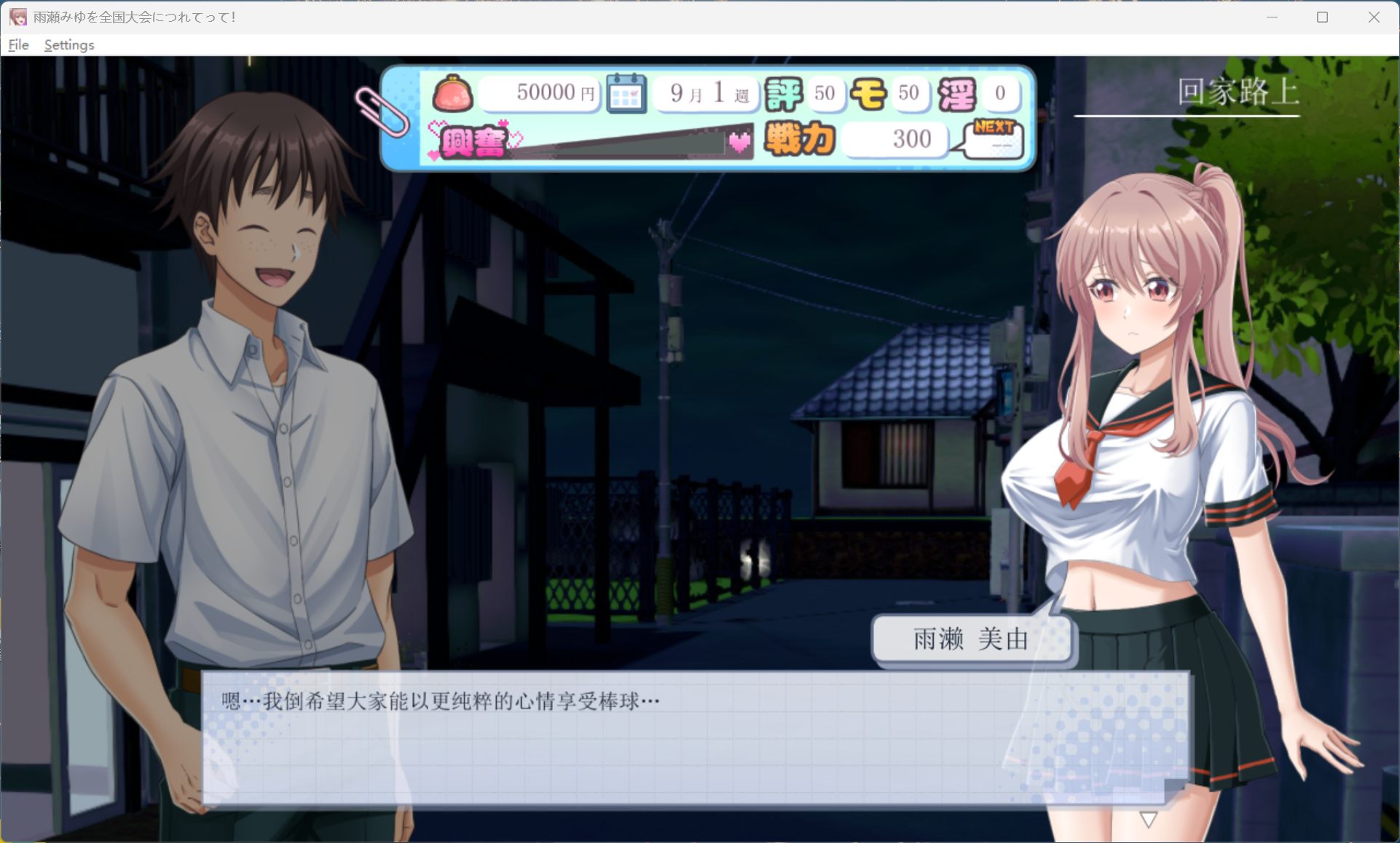Open the calendar date icon

point(626,93)
